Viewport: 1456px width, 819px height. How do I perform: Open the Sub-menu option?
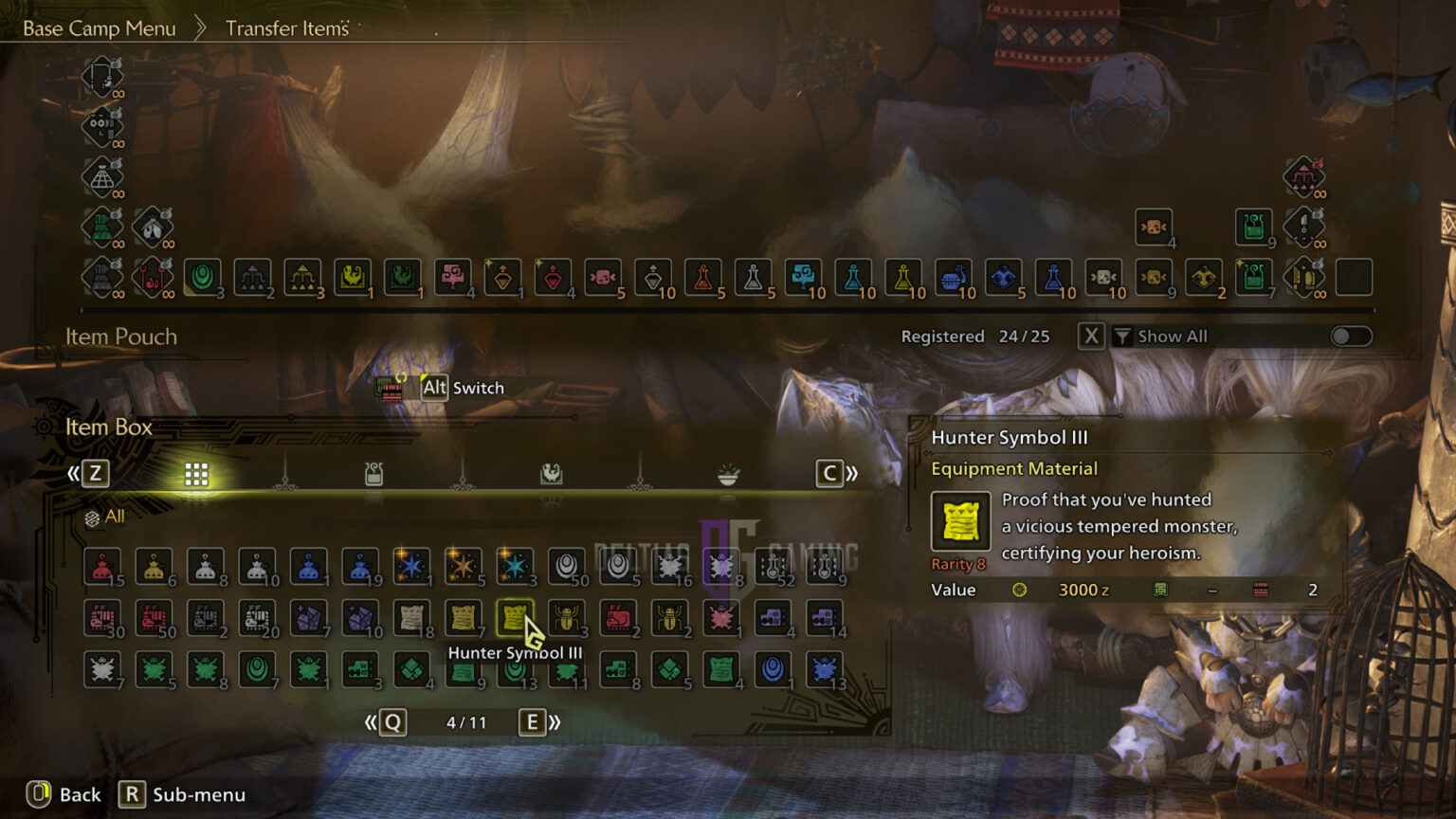[x=183, y=794]
